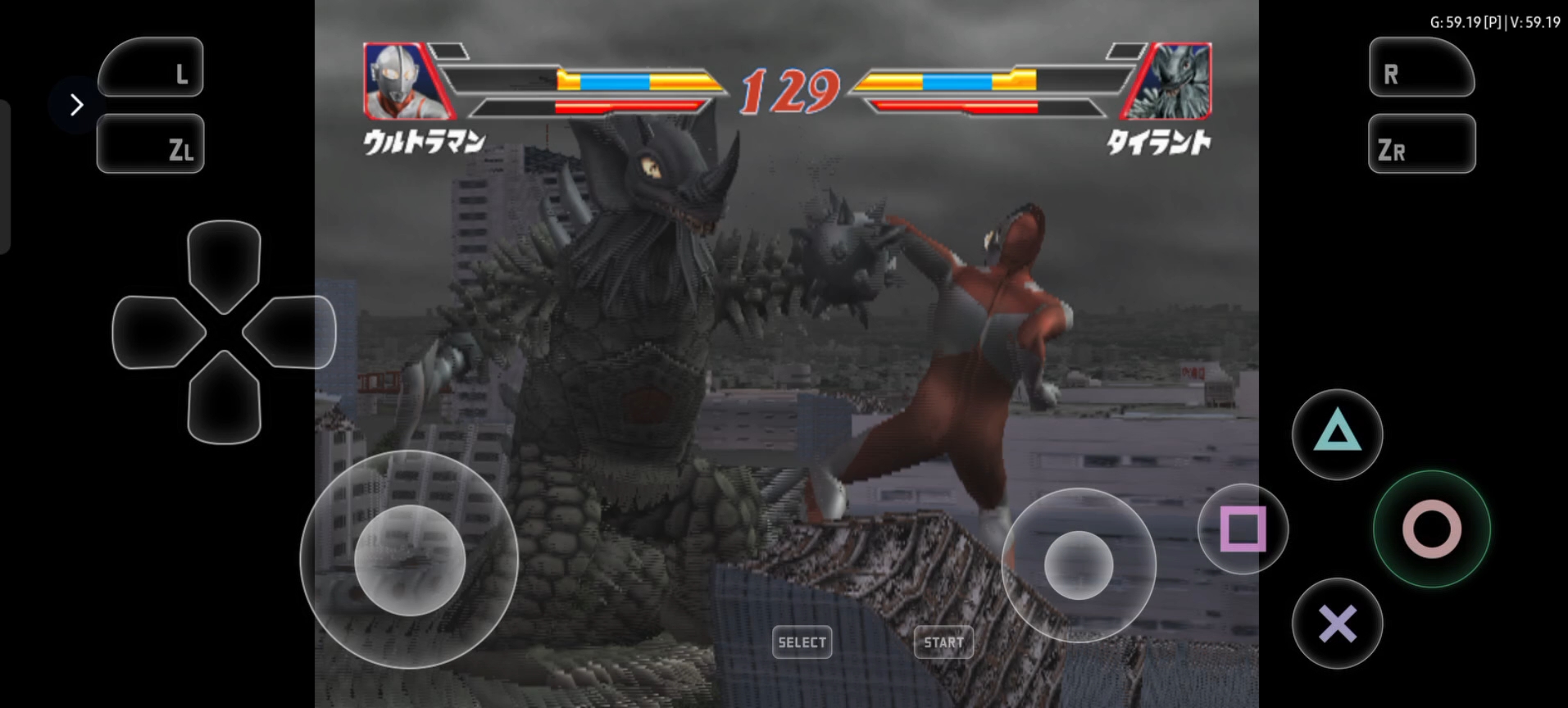Tap the D-pad left arrow

pyautogui.click(x=156, y=332)
